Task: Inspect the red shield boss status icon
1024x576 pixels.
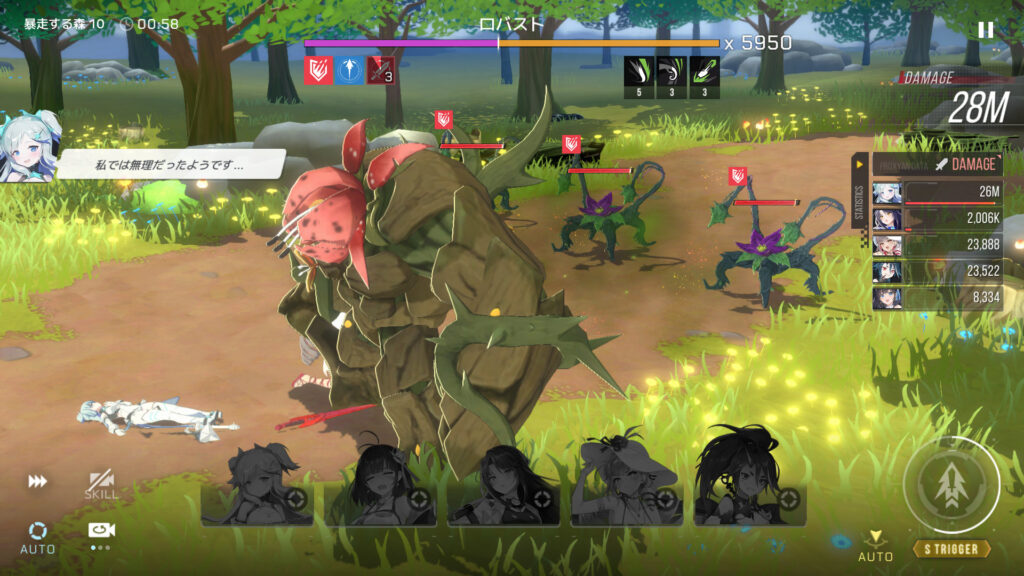Action: pyautogui.click(x=319, y=70)
